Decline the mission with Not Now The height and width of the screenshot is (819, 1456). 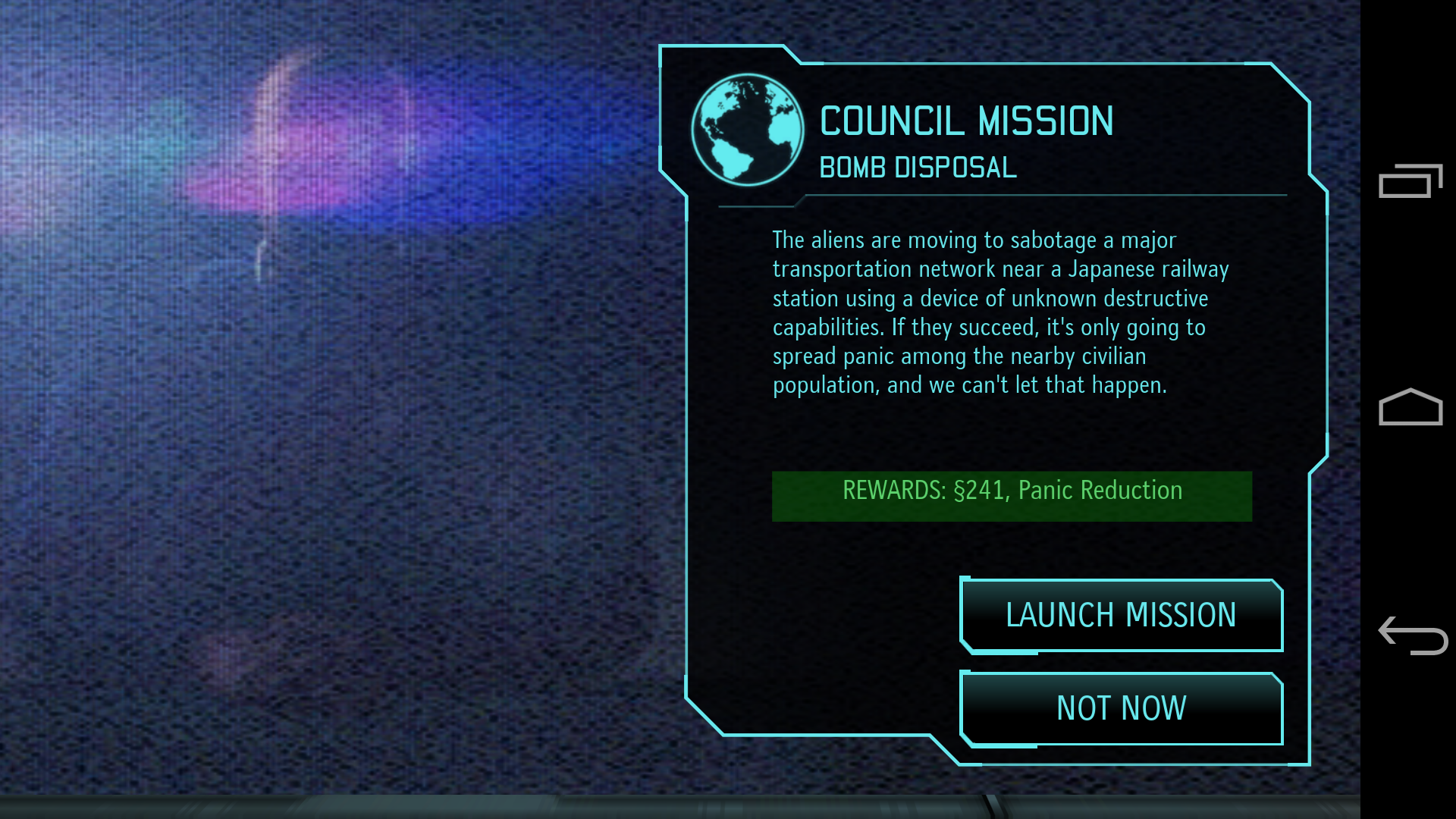click(x=1120, y=708)
